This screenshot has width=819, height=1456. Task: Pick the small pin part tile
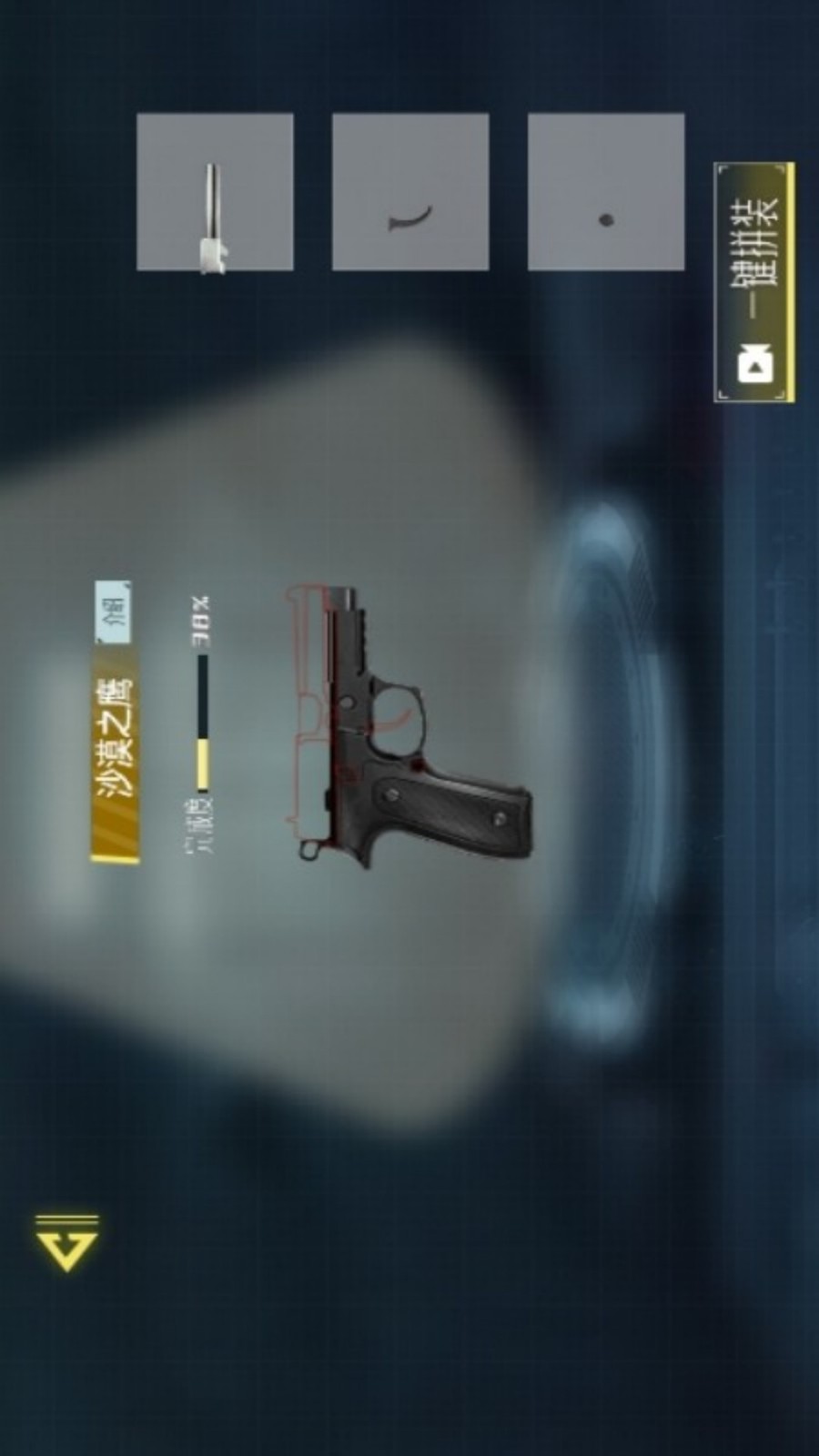pos(606,192)
